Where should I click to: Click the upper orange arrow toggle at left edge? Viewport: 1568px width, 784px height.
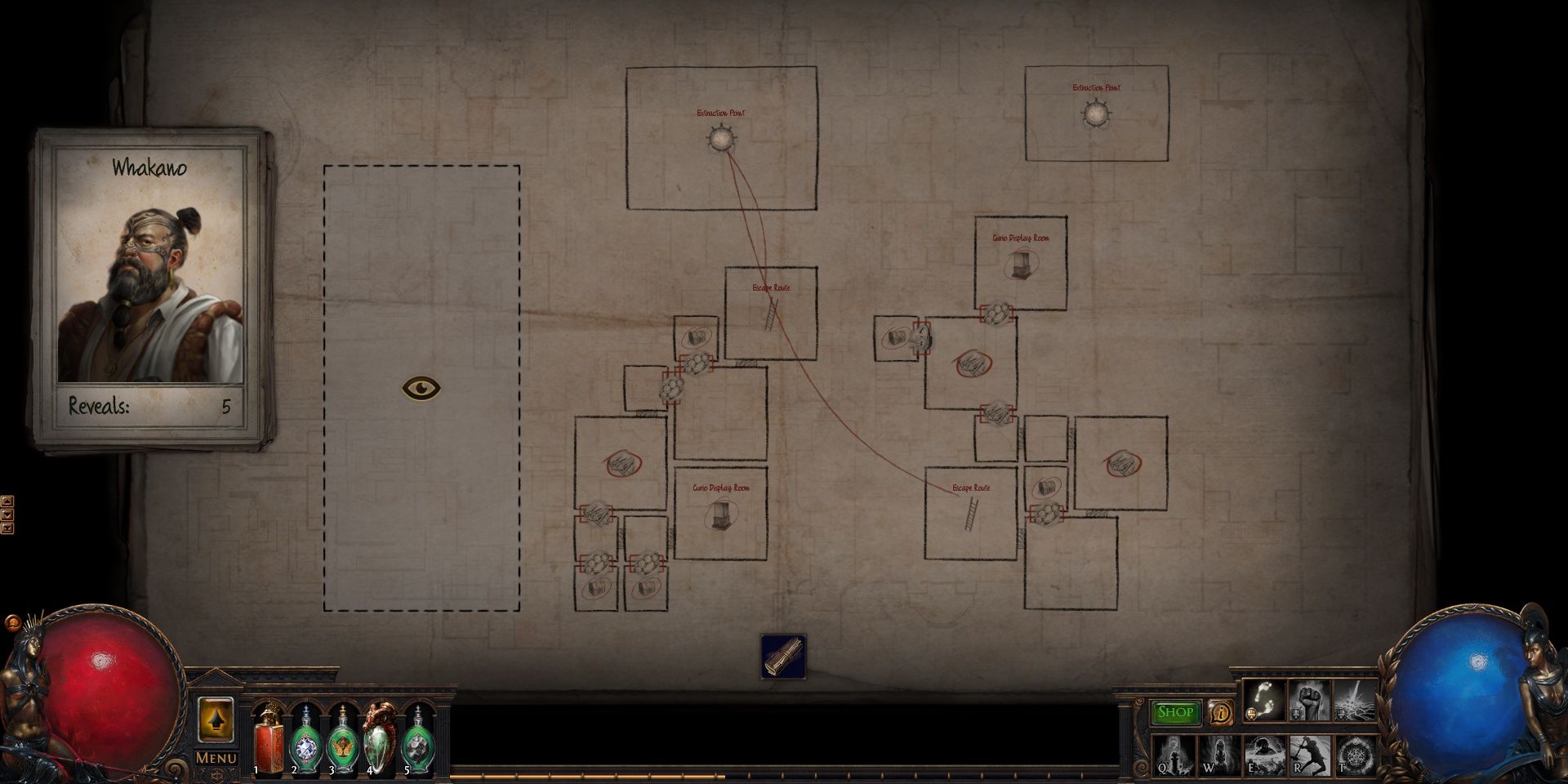7,501
